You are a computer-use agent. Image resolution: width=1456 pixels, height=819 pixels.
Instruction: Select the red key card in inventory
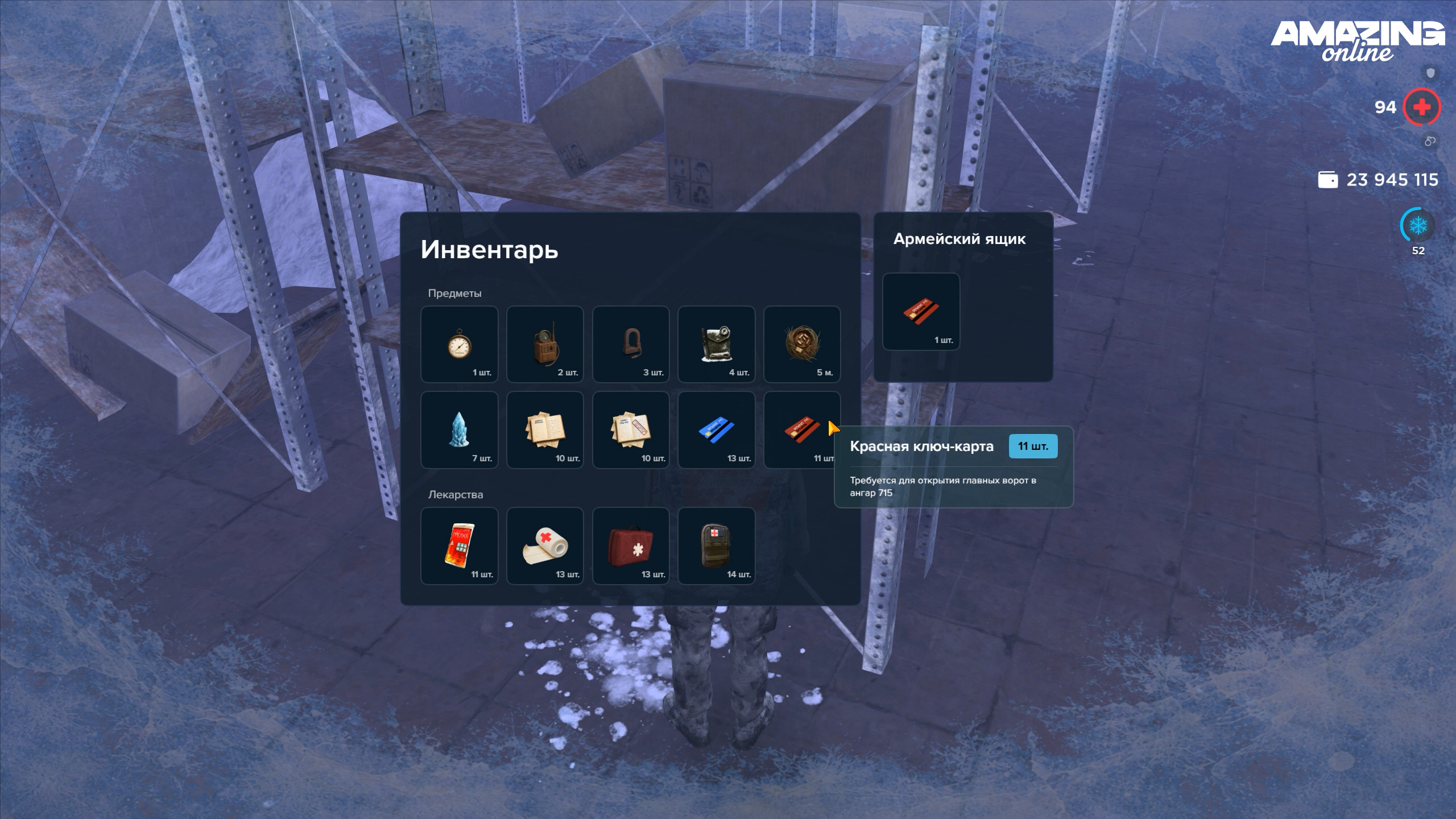pyautogui.click(x=801, y=430)
